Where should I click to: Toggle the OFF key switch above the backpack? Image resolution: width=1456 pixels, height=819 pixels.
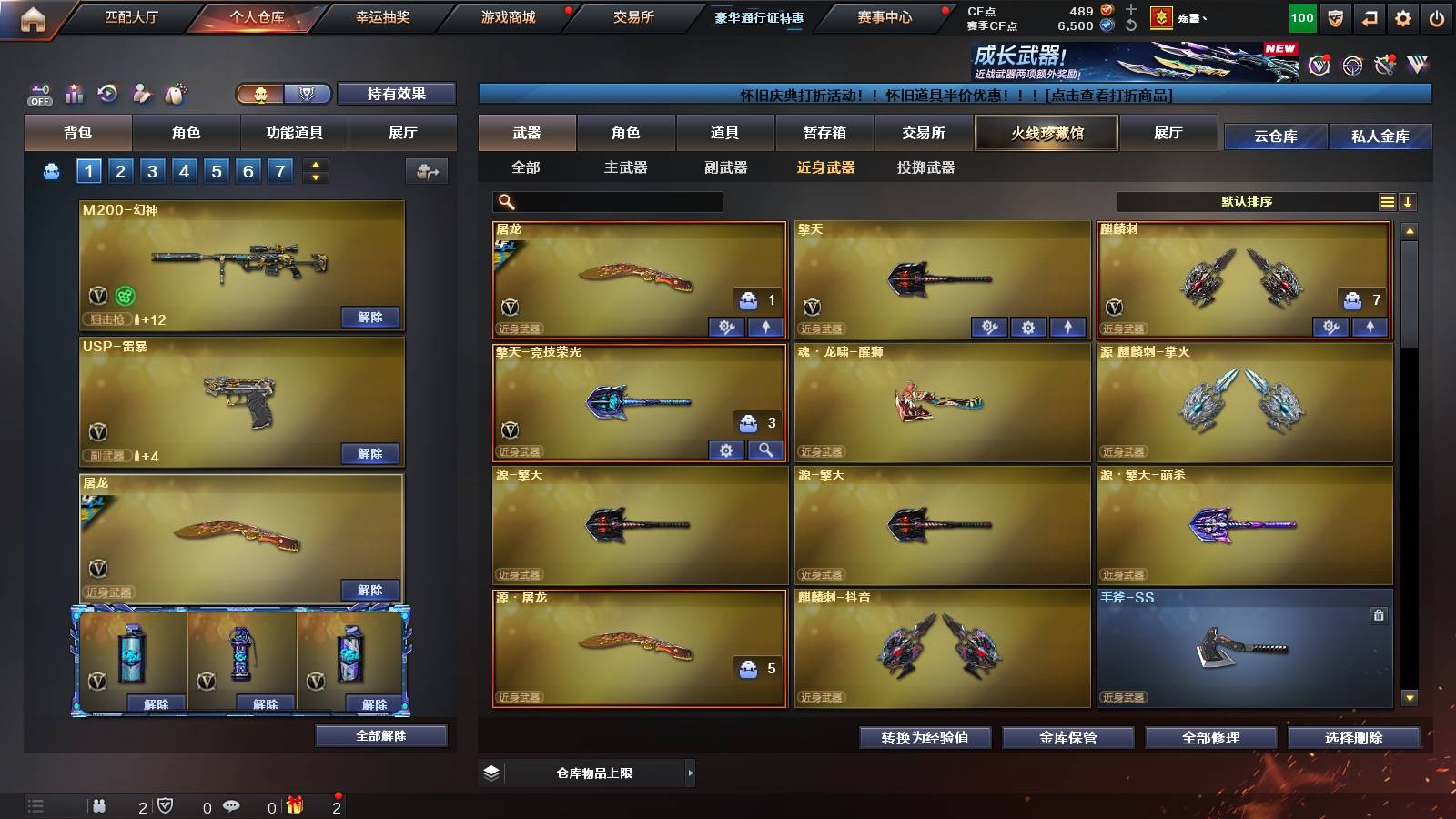click(x=38, y=92)
